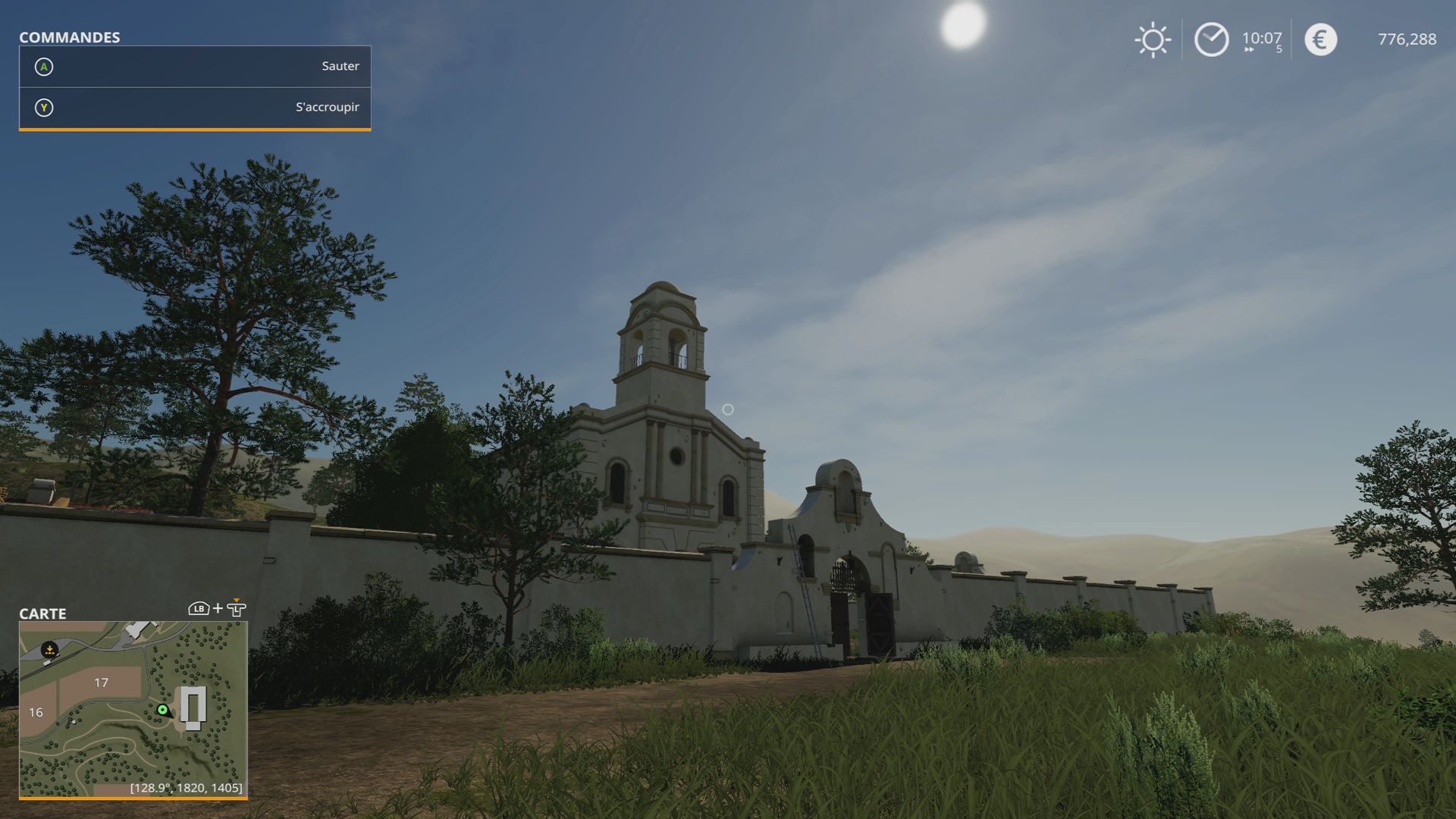
Task: Click the left-thumbstick icon next to LB
Action: 237,608
